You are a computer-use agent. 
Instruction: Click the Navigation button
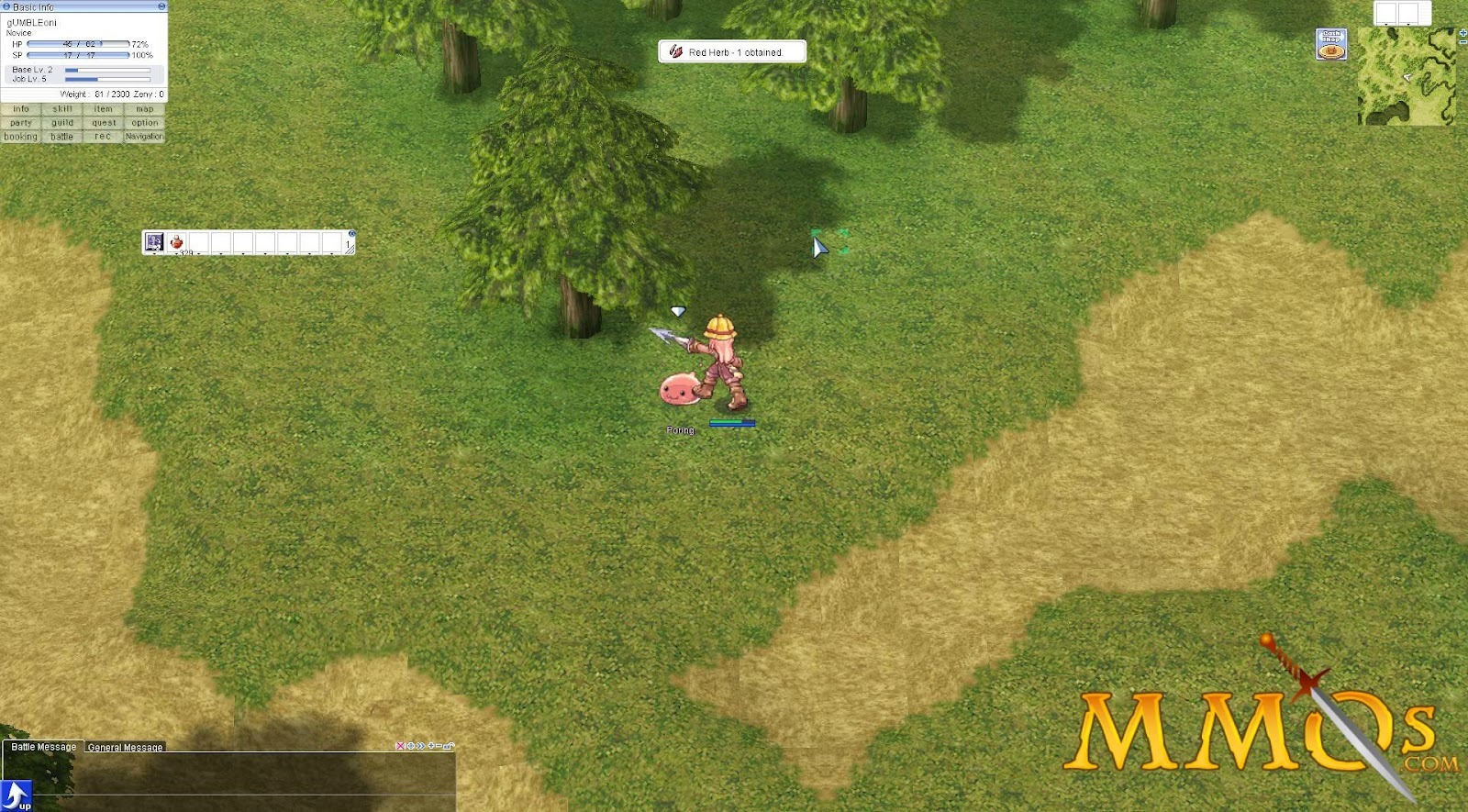coord(144,136)
